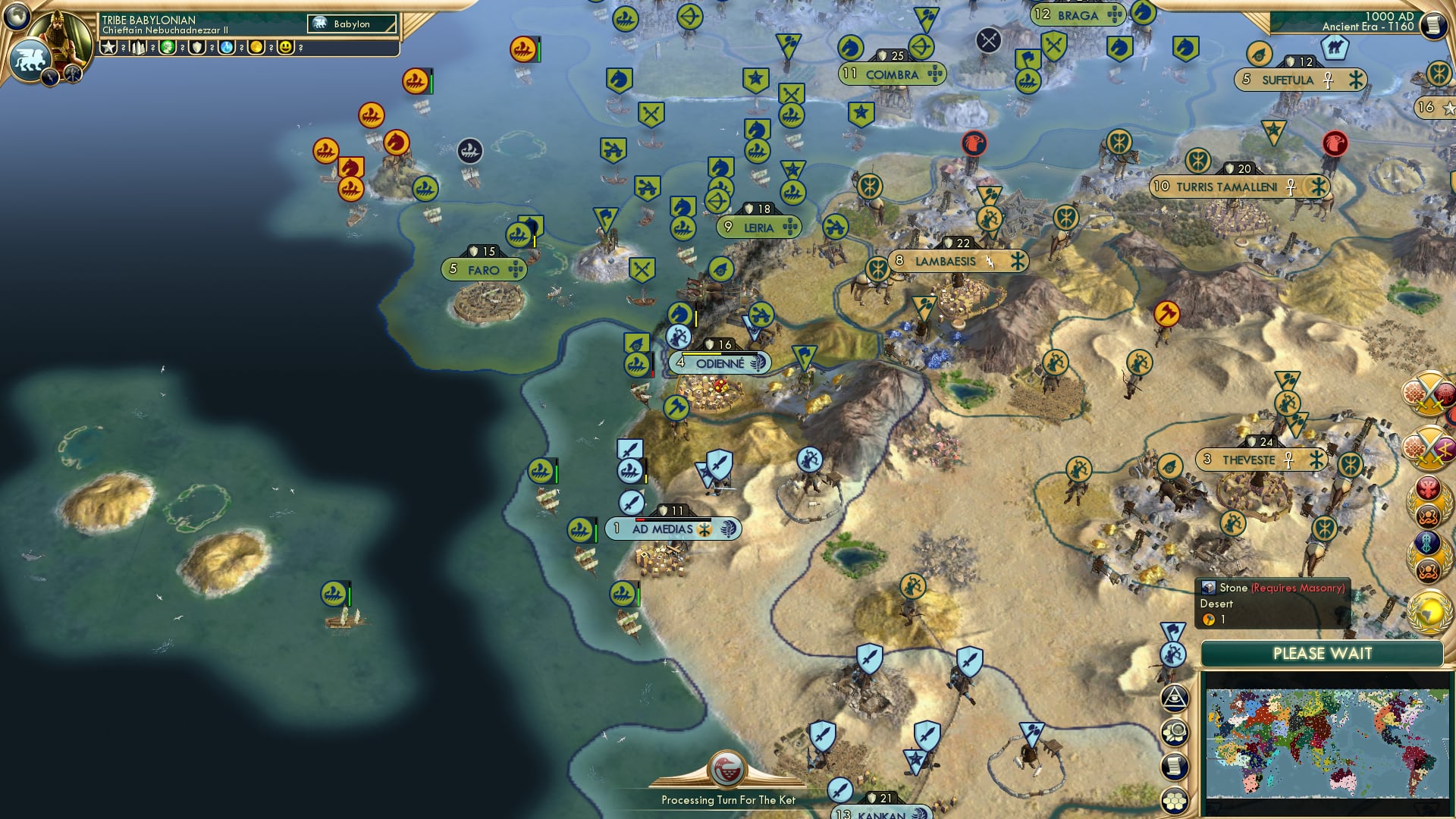The height and width of the screenshot is (819, 1456).
Task: Open the notification log scroll icon
Action: point(1175,767)
